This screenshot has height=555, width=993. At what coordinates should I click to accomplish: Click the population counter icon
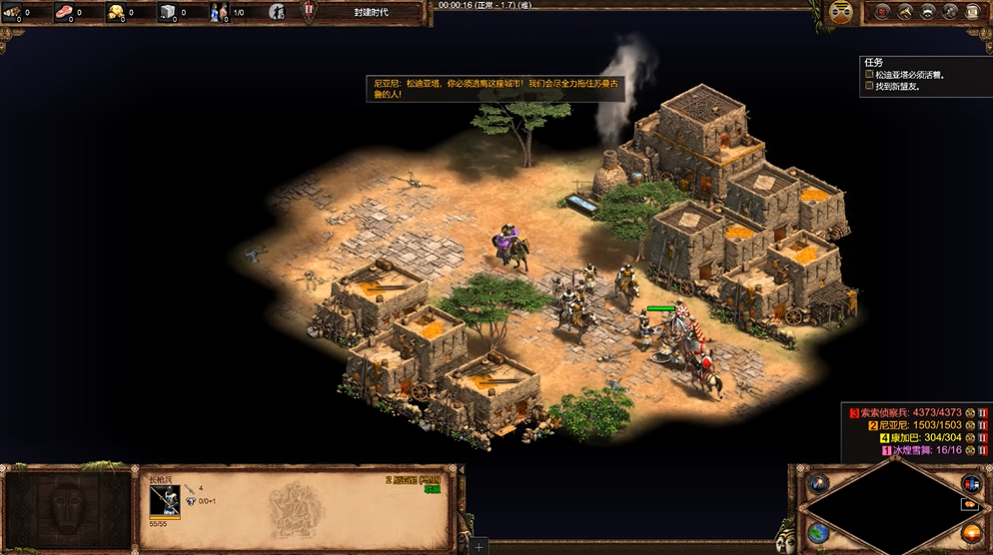pos(219,12)
